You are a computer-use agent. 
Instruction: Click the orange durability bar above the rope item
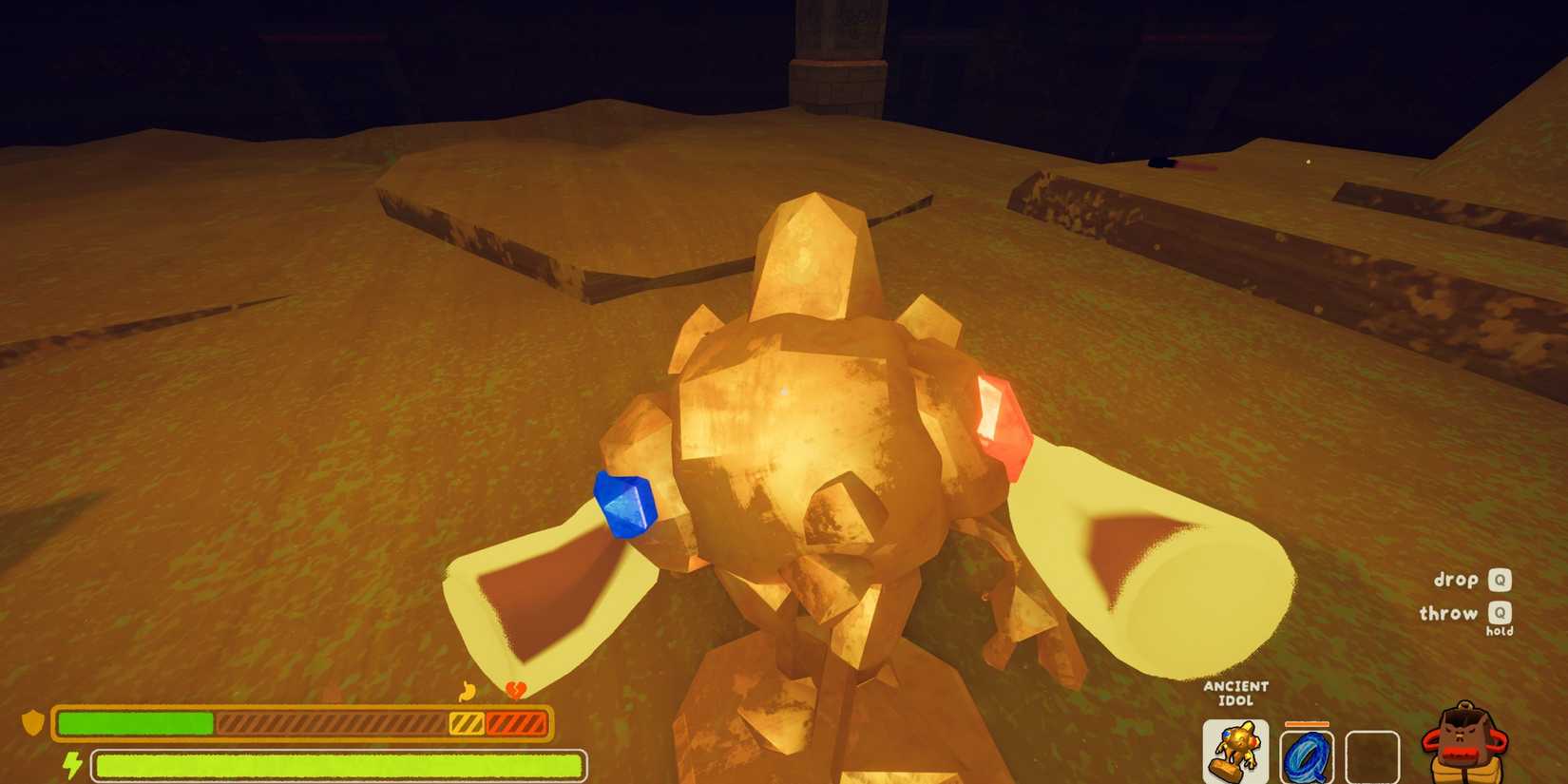[1308, 723]
